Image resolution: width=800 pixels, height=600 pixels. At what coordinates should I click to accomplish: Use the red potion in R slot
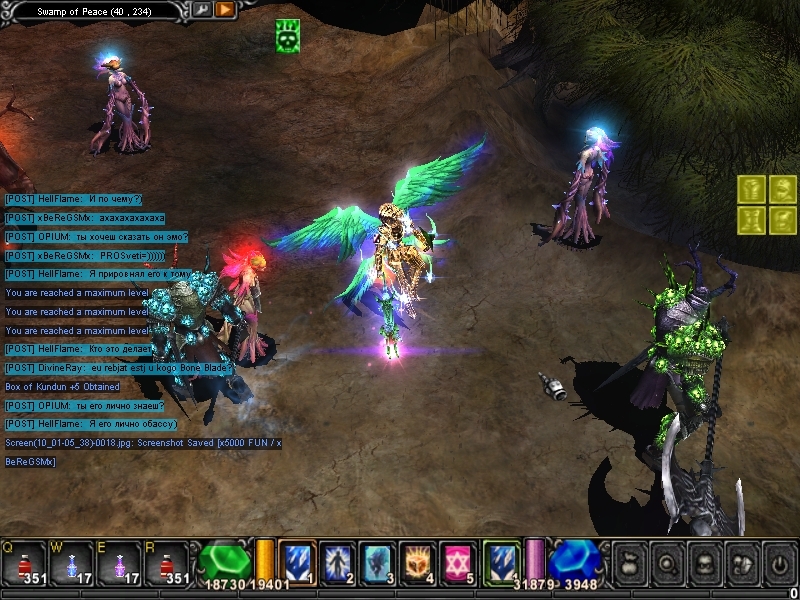(x=168, y=563)
